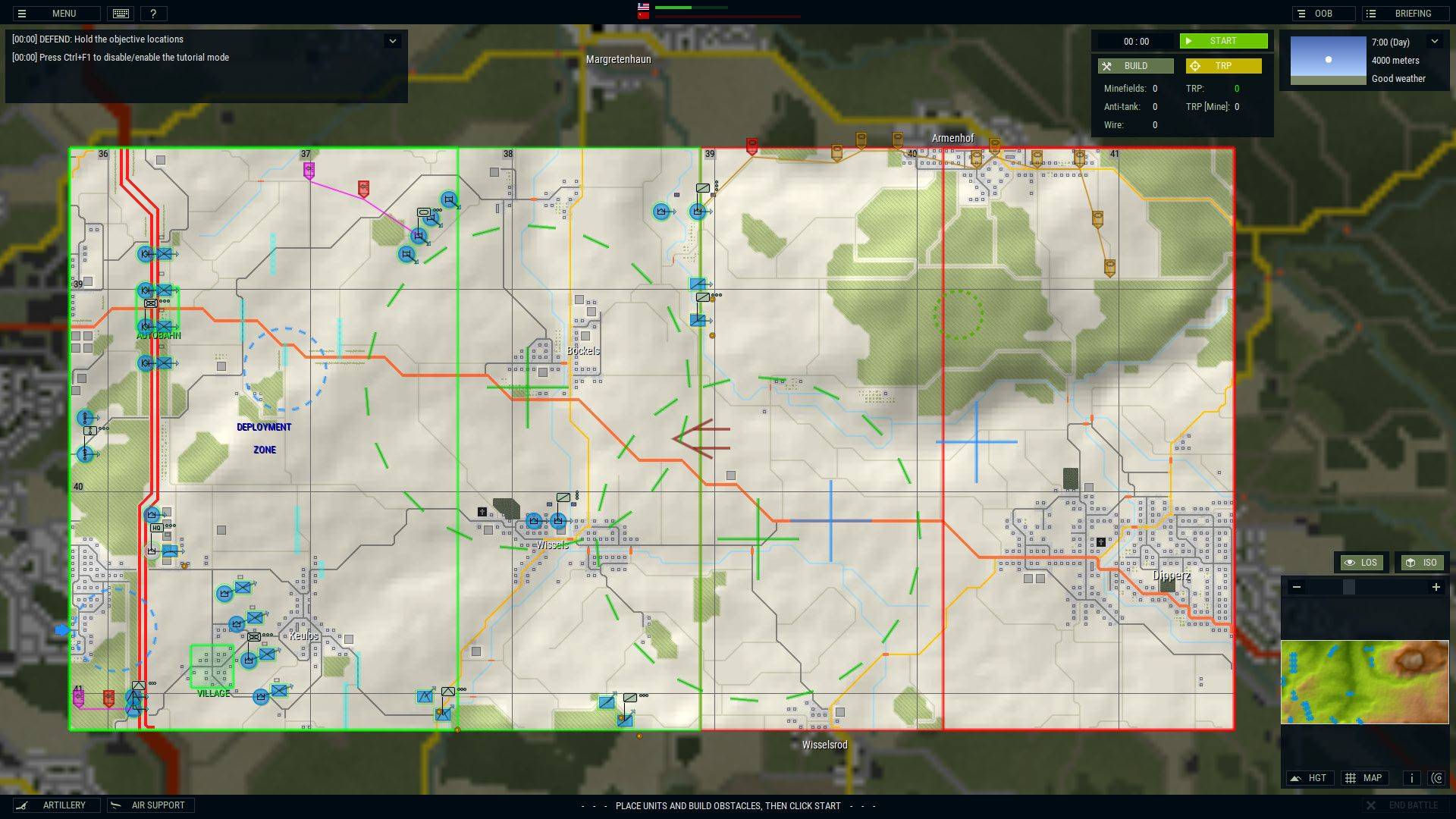Open the AIR SUPPORT panel
Viewport: 1456px width, 819px height.
[150, 805]
